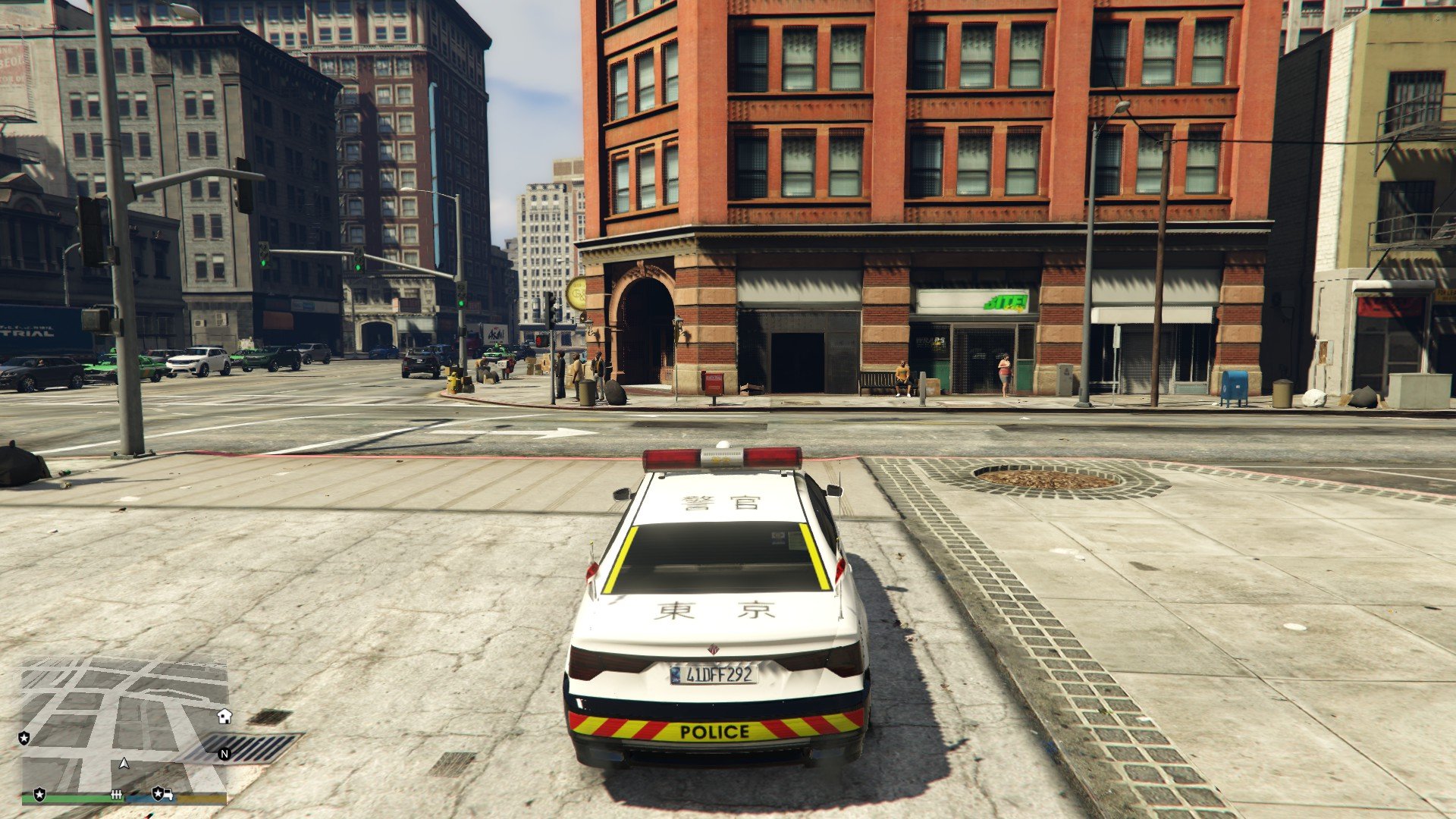
Task: Select the white house marker on minimap
Action: click(224, 716)
